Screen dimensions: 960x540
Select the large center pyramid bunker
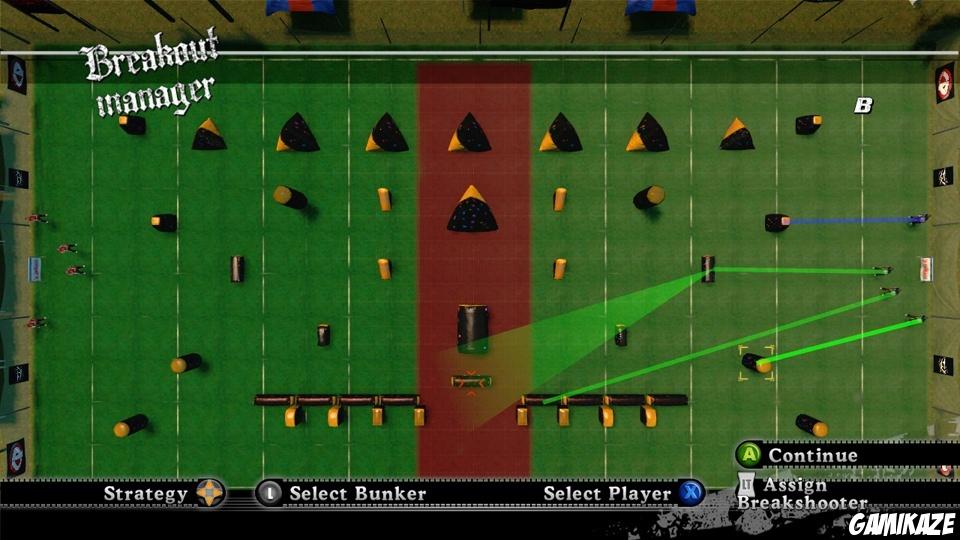pyautogui.click(x=472, y=210)
